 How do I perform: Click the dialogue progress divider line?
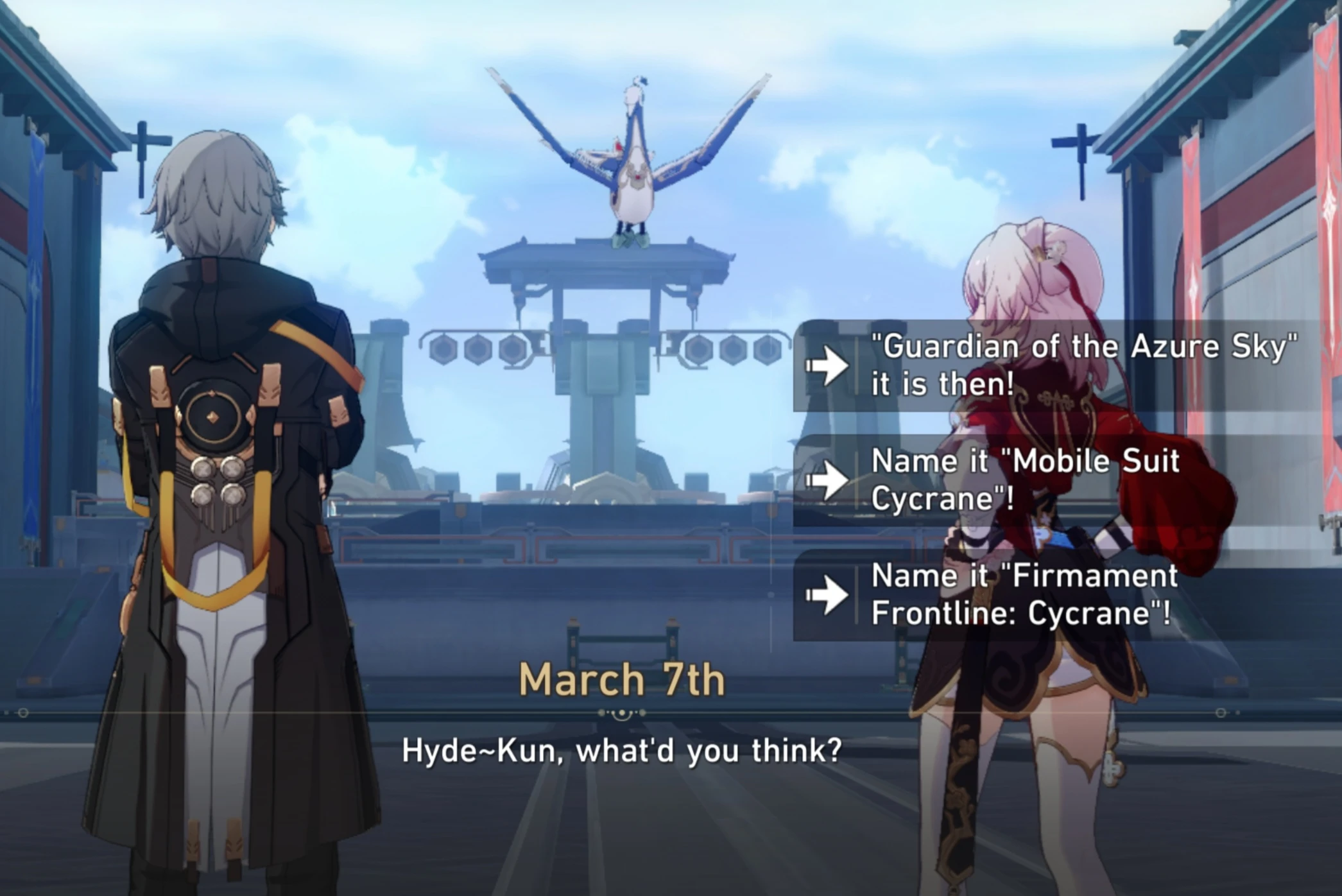coord(321,712)
